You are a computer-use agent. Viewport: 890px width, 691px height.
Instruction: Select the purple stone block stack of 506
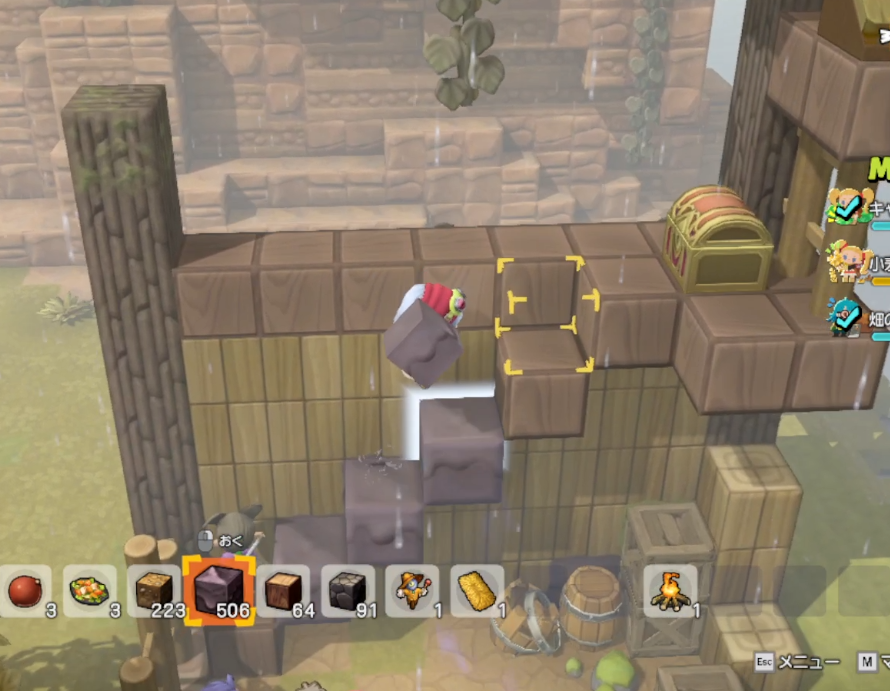(x=218, y=590)
